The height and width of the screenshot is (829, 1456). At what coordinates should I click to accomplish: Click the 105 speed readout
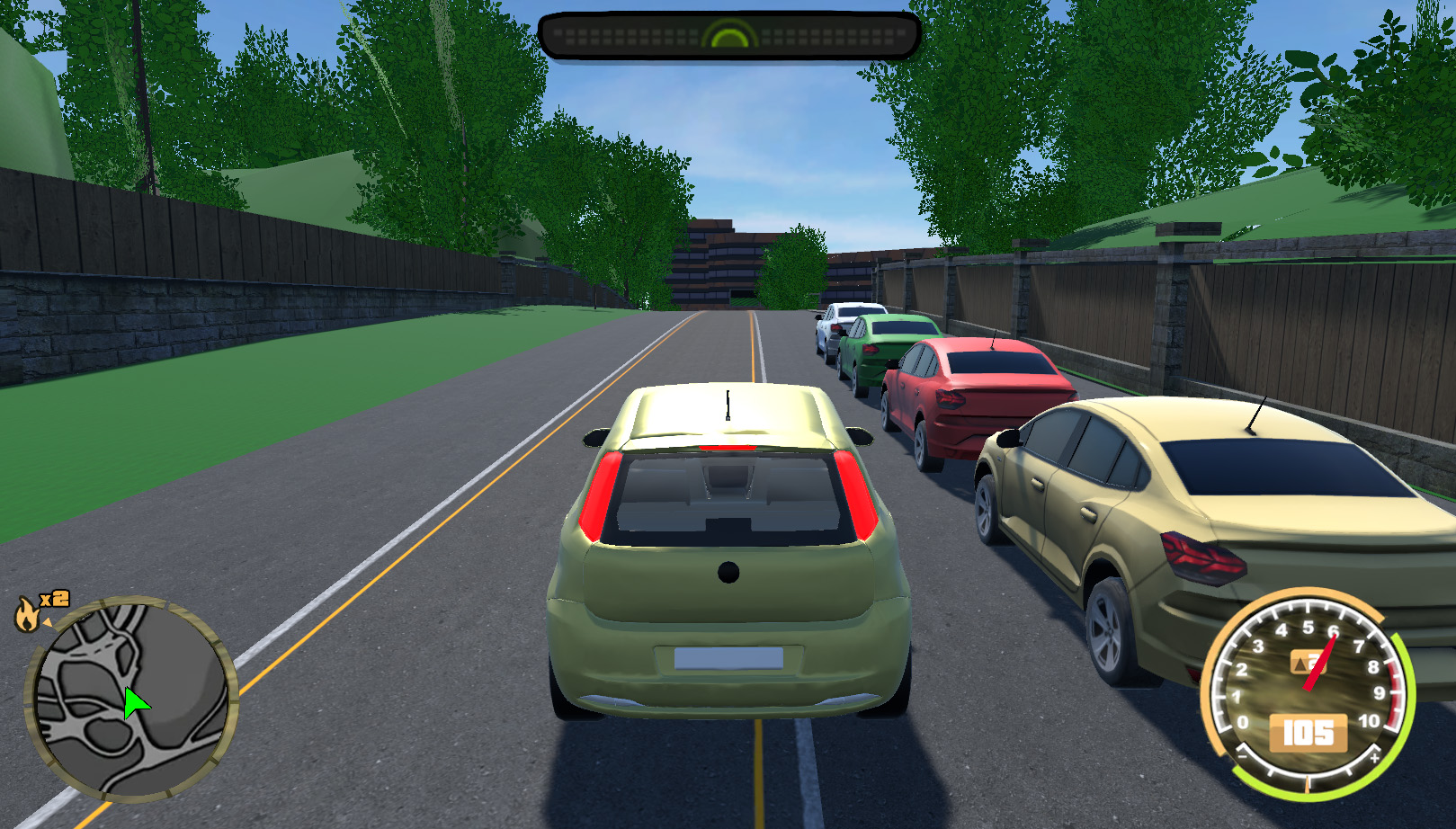[x=1309, y=731]
